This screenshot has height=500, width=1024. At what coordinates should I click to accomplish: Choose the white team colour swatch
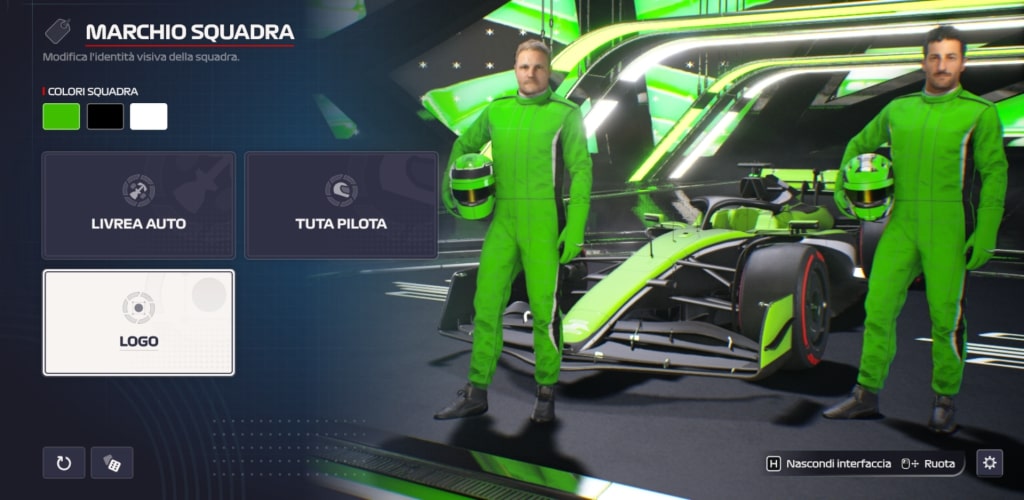coord(149,117)
